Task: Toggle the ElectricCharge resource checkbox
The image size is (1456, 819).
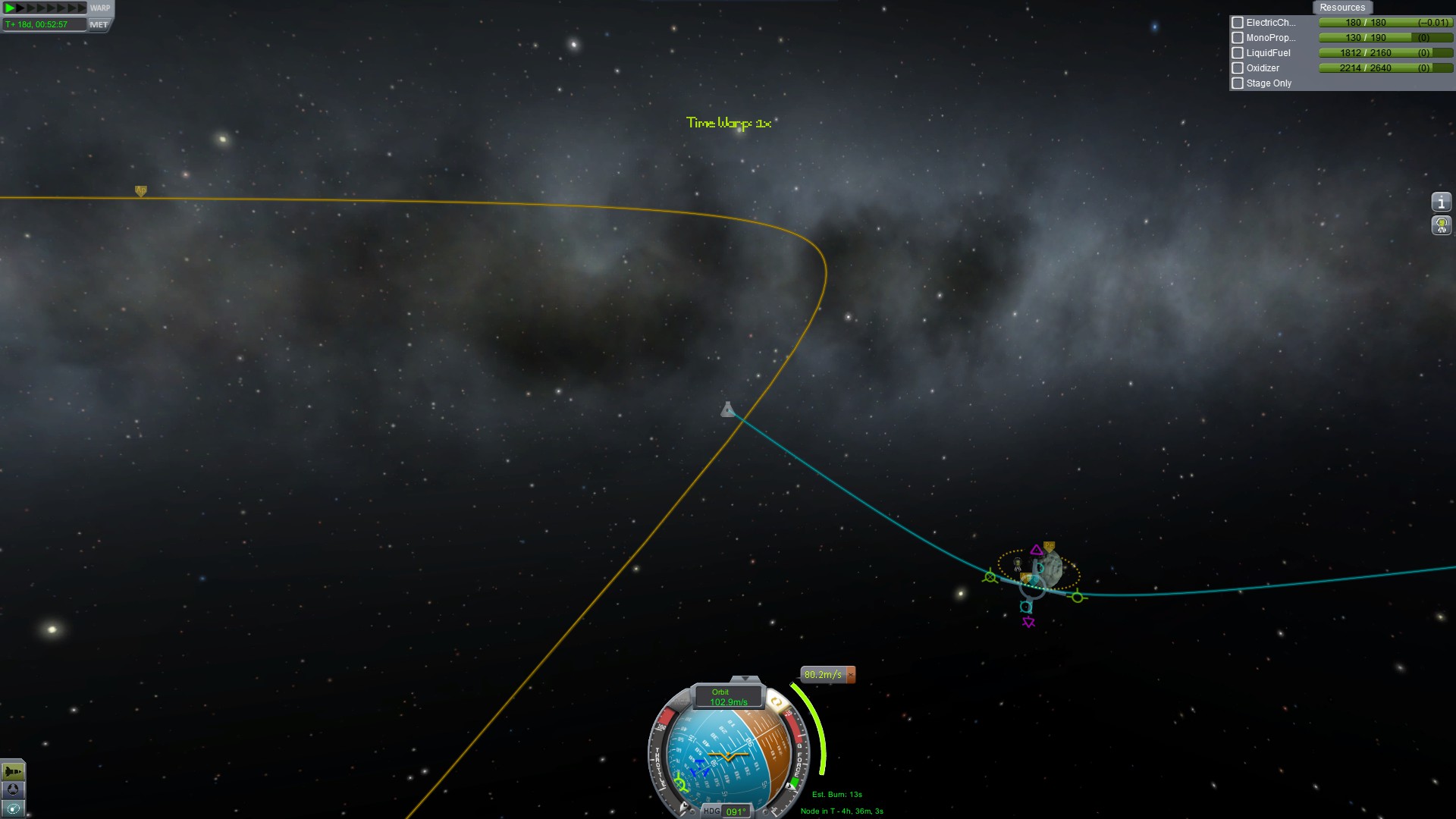Action: pyautogui.click(x=1238, y=23)
